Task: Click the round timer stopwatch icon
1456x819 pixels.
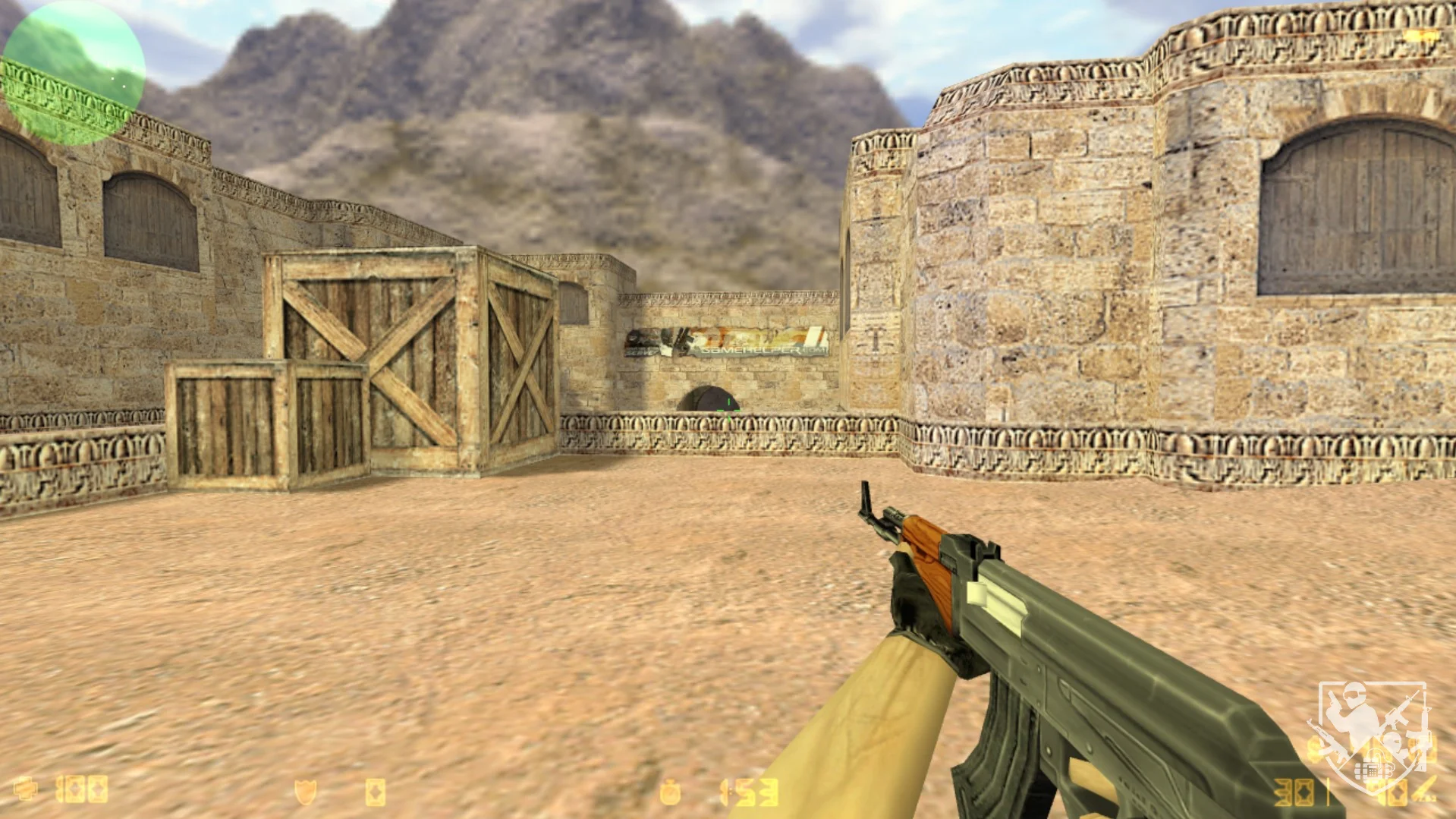Action: click(670, 792)
